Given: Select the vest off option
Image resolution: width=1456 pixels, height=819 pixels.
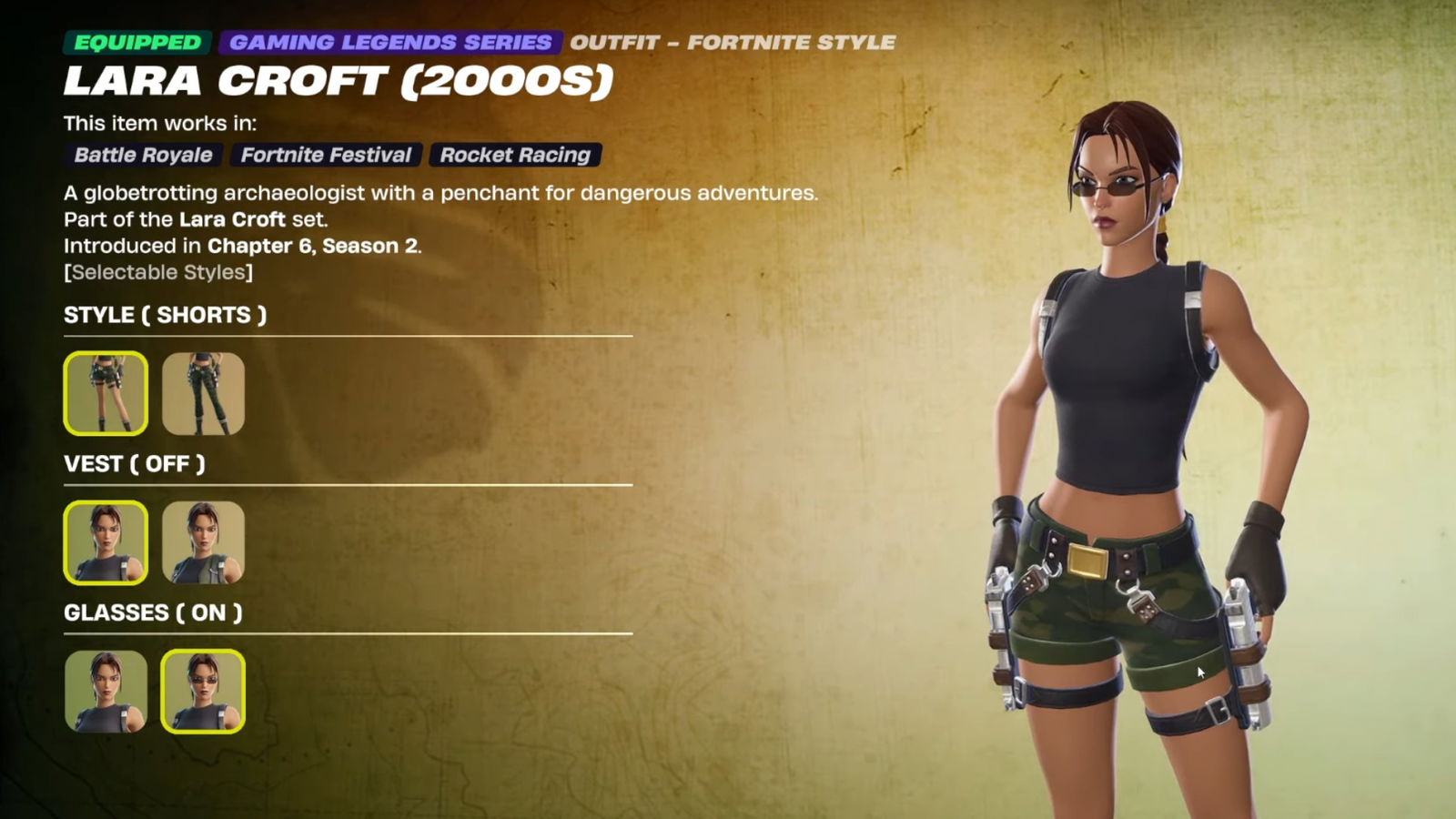Looking at the screenshot, I should pos(106,542).
